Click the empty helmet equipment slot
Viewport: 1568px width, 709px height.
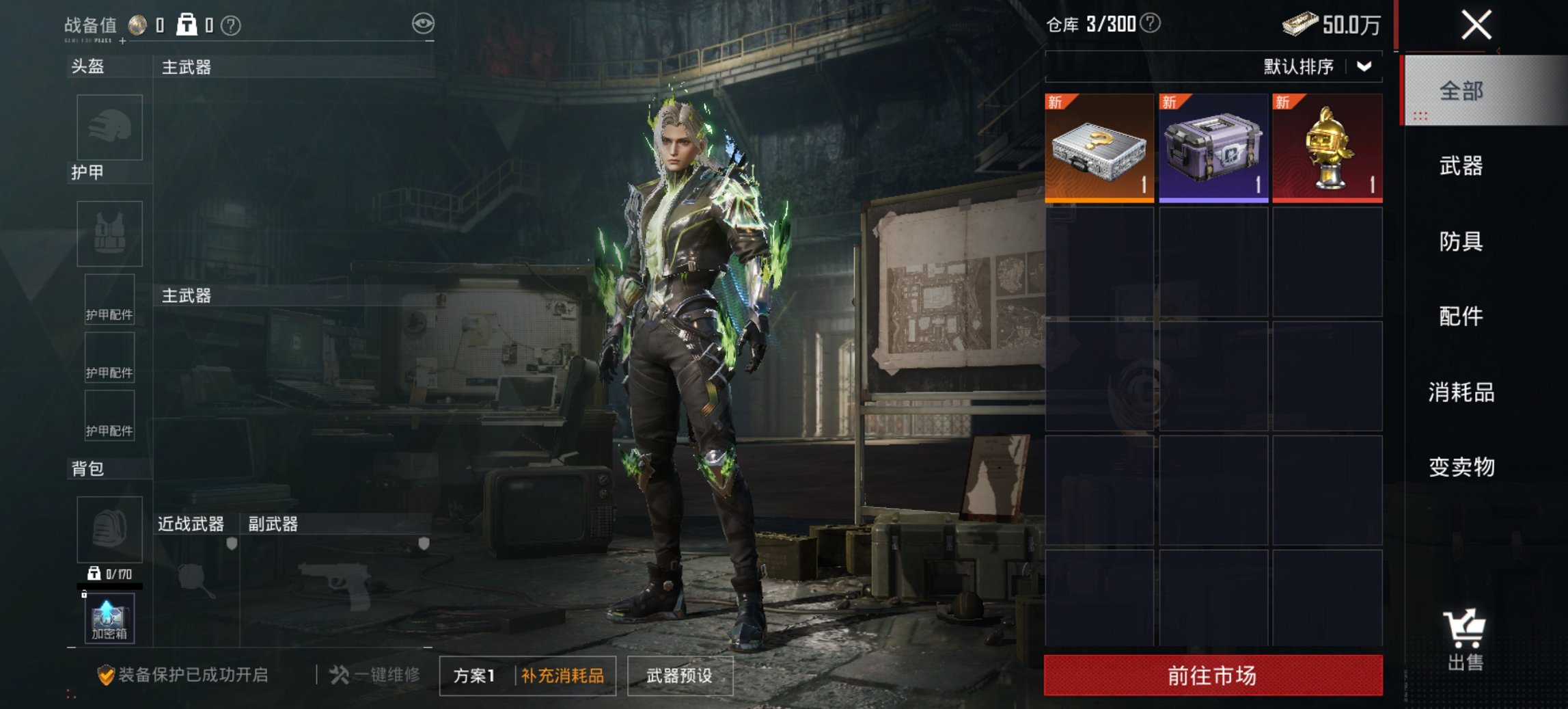tap(109, 127)
